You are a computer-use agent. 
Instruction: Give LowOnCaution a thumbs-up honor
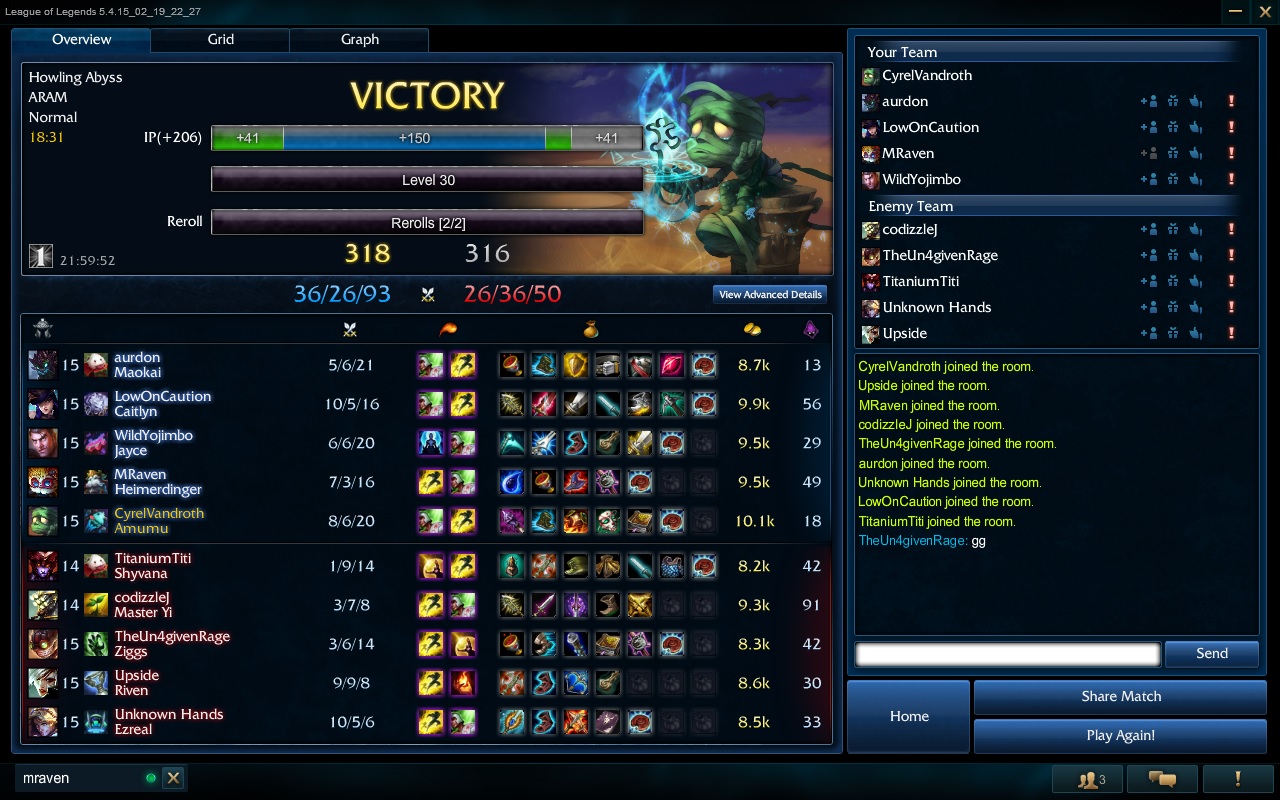tap(1195, 127)
